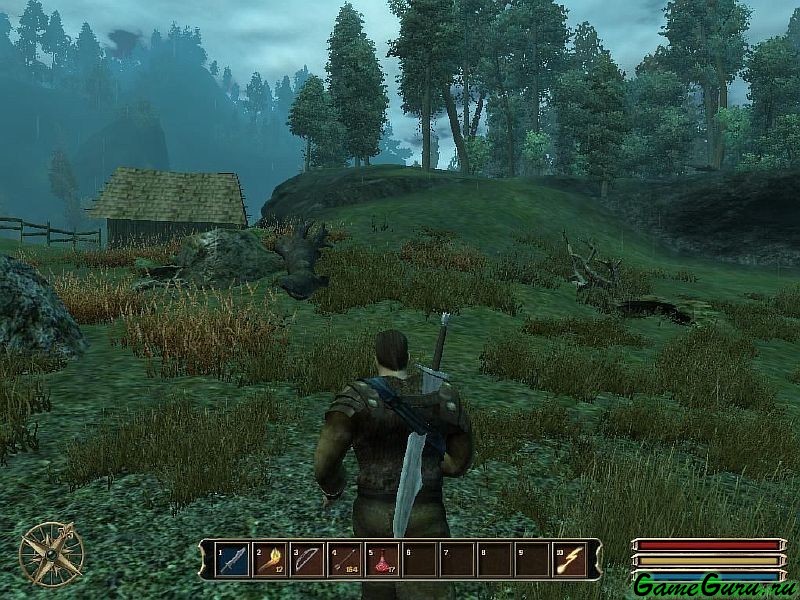Use the red health potion

click(x=382, y=560)
